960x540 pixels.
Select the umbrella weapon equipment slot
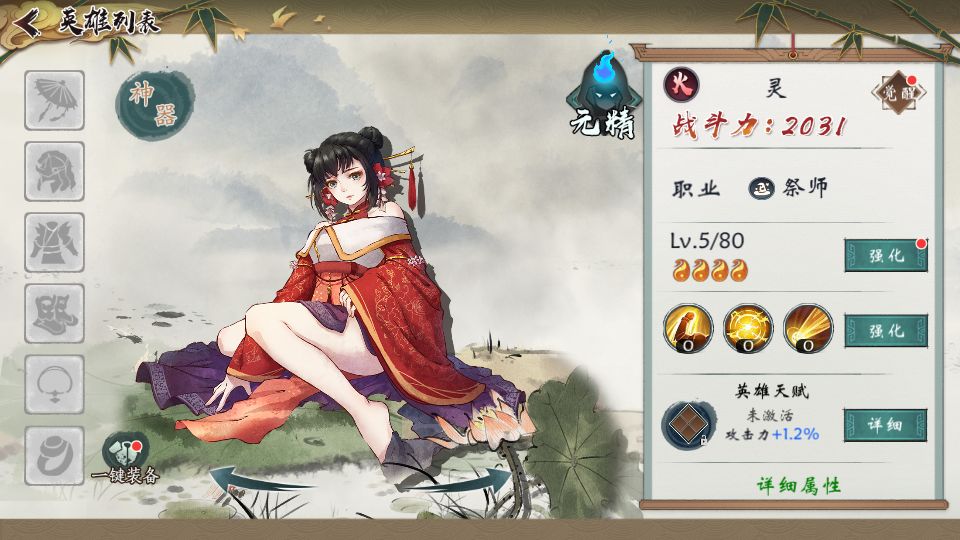(54, 100)
